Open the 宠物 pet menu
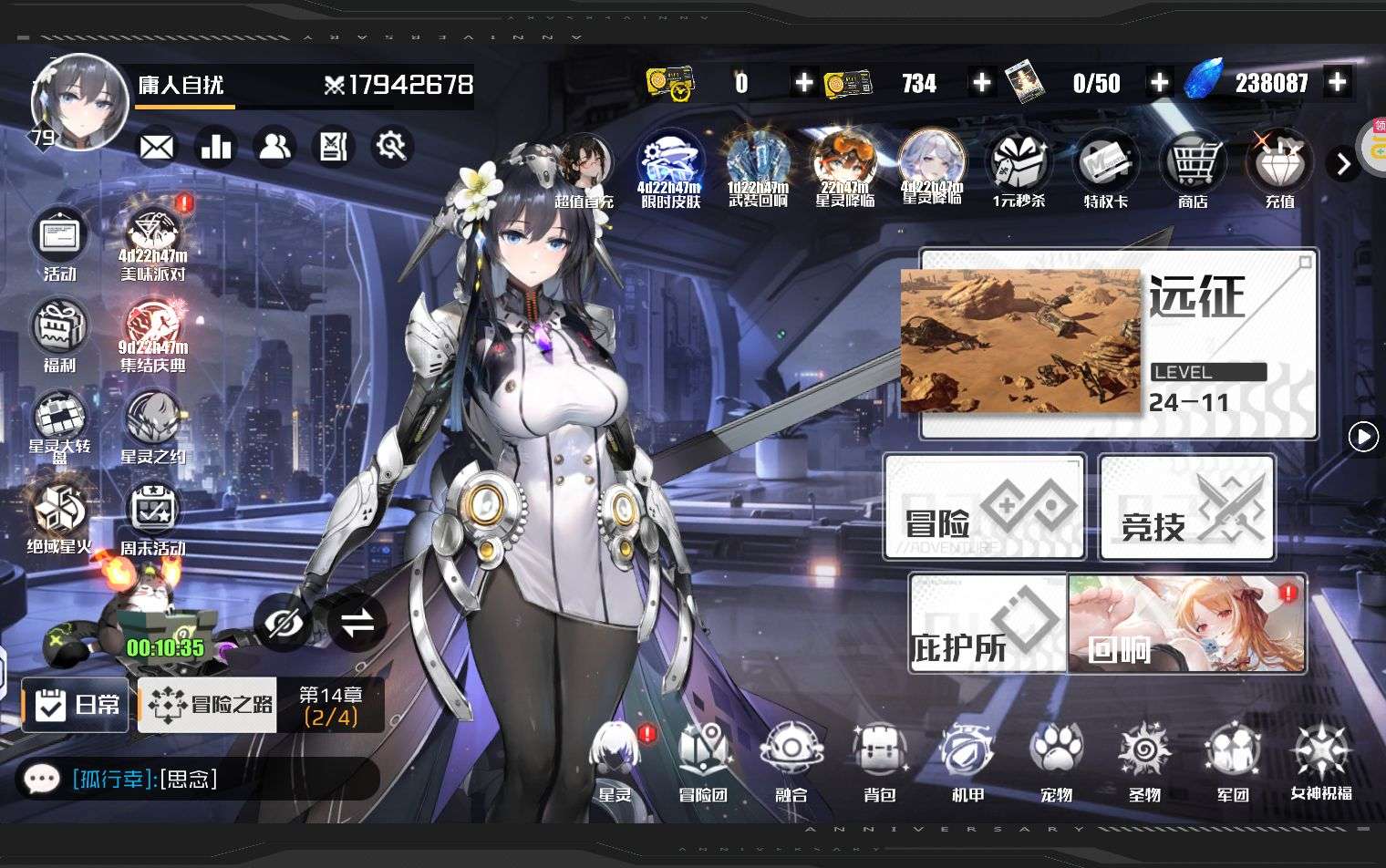1386x868 pixels. tap(1056, 761)
